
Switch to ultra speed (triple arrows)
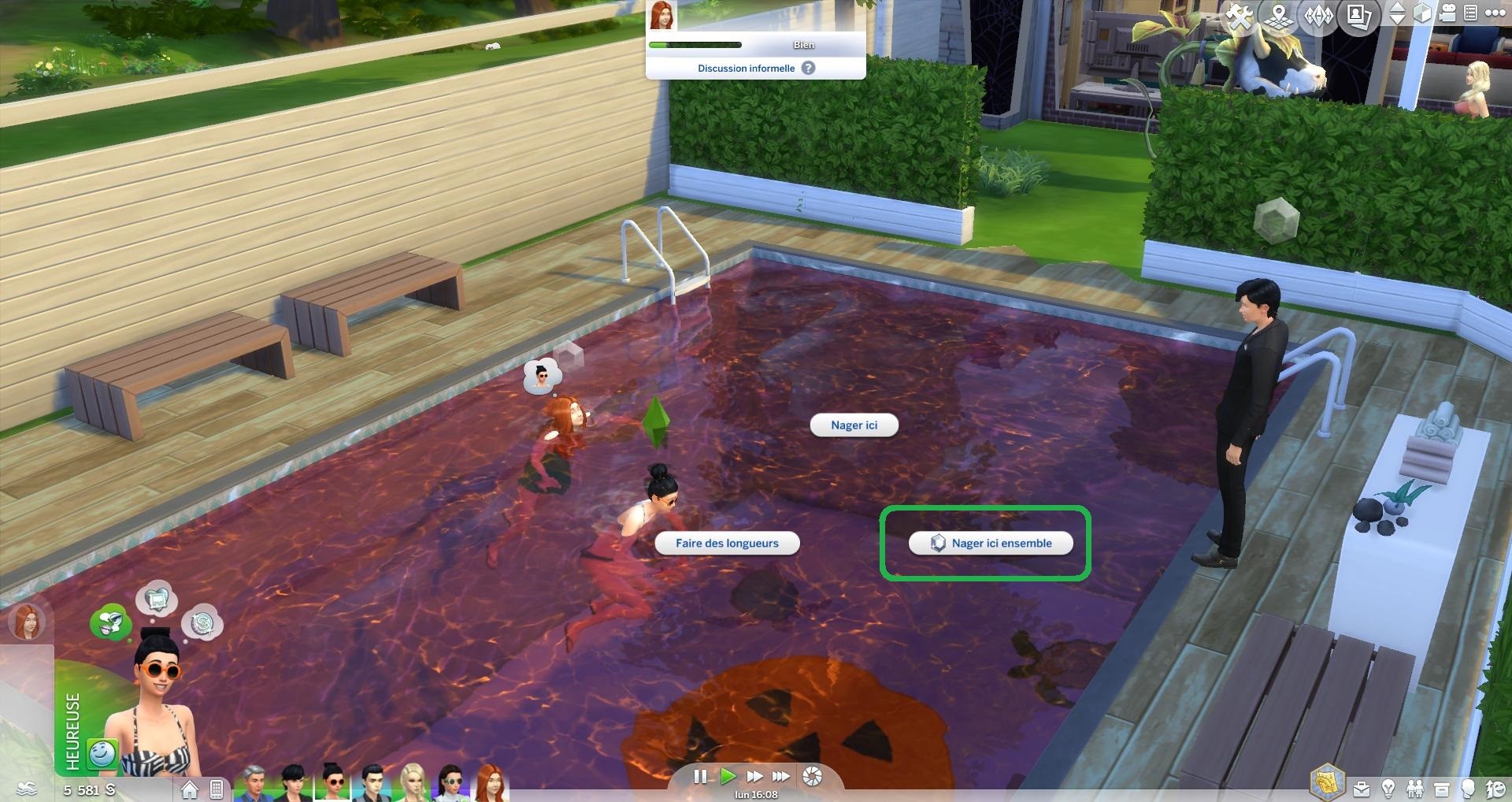click(x=780, y=777)
